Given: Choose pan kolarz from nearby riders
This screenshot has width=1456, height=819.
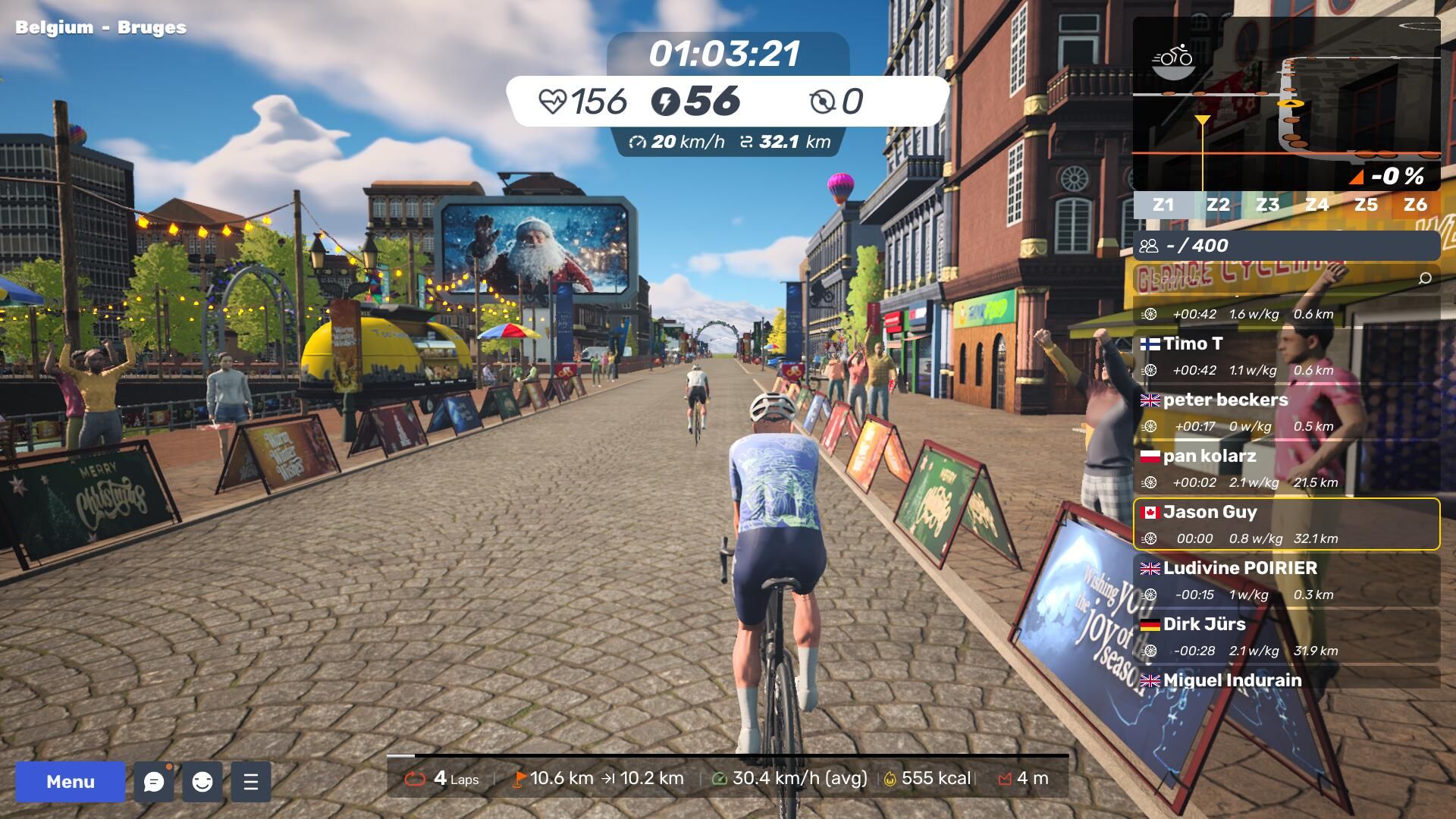Looking at the screenshot, I should point(1286,468).
